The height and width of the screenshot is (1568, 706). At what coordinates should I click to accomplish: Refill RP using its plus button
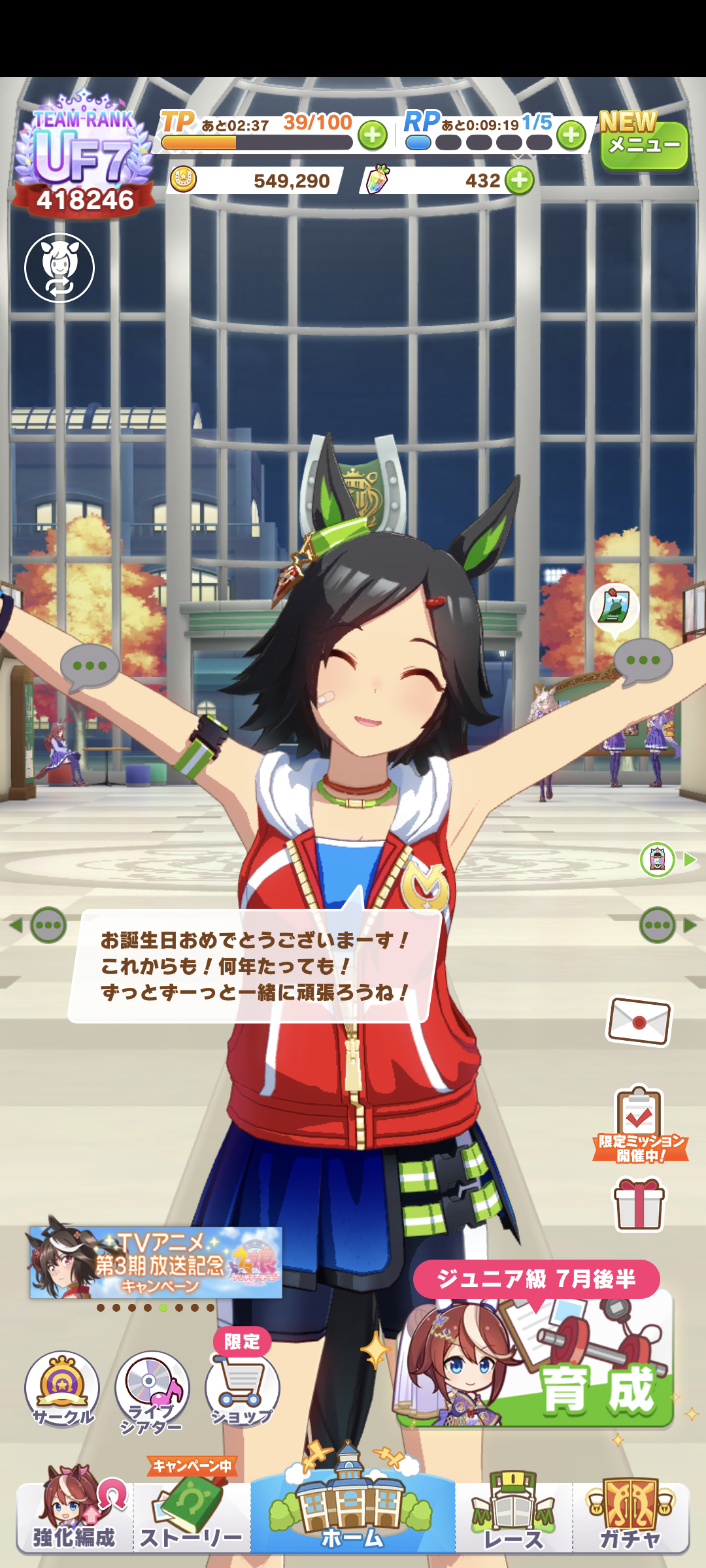click(571, 135)
